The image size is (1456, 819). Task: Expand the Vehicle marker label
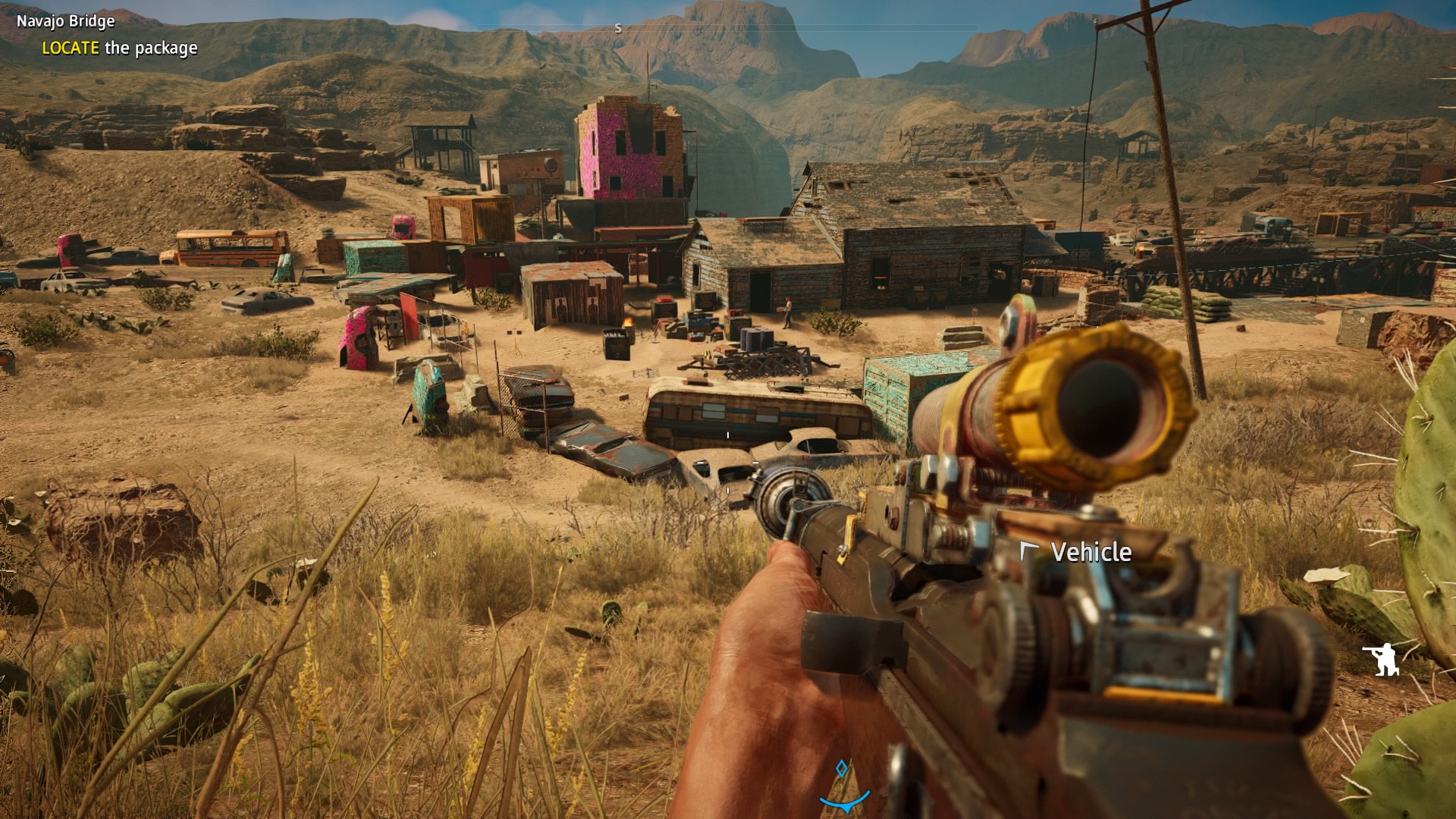1090,554
